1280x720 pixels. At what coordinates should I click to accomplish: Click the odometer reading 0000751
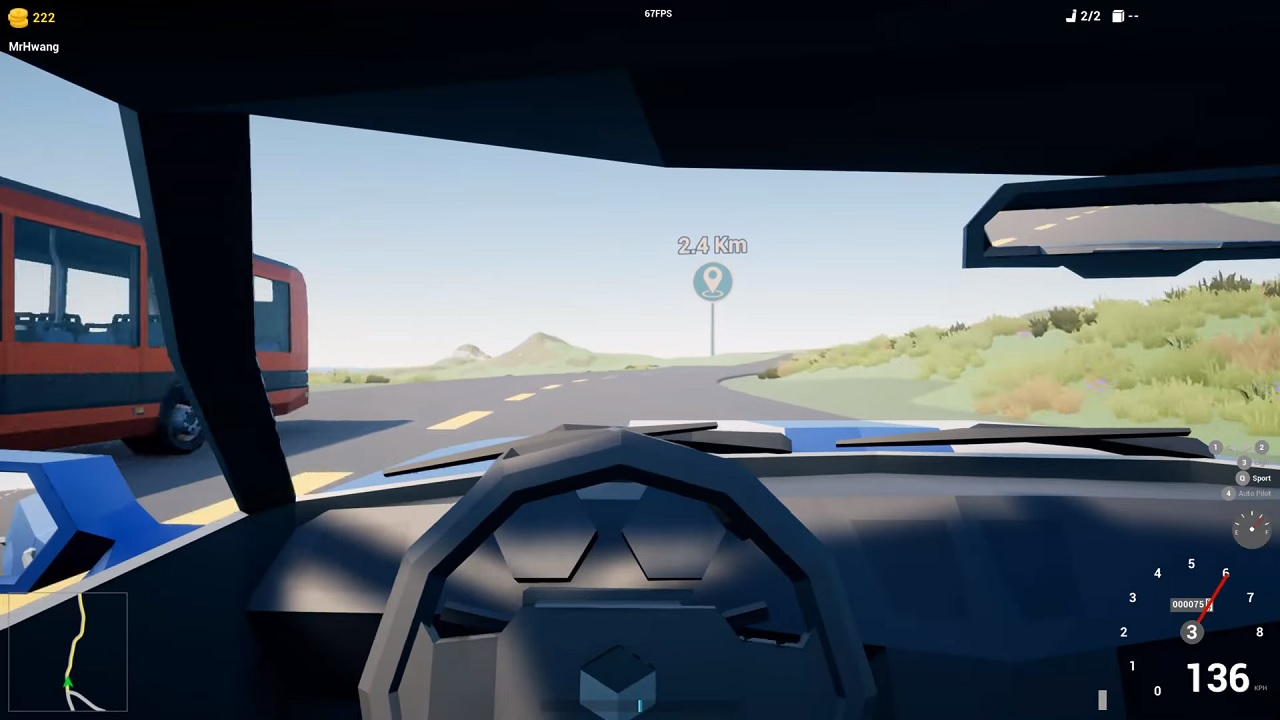(1190, 604)
